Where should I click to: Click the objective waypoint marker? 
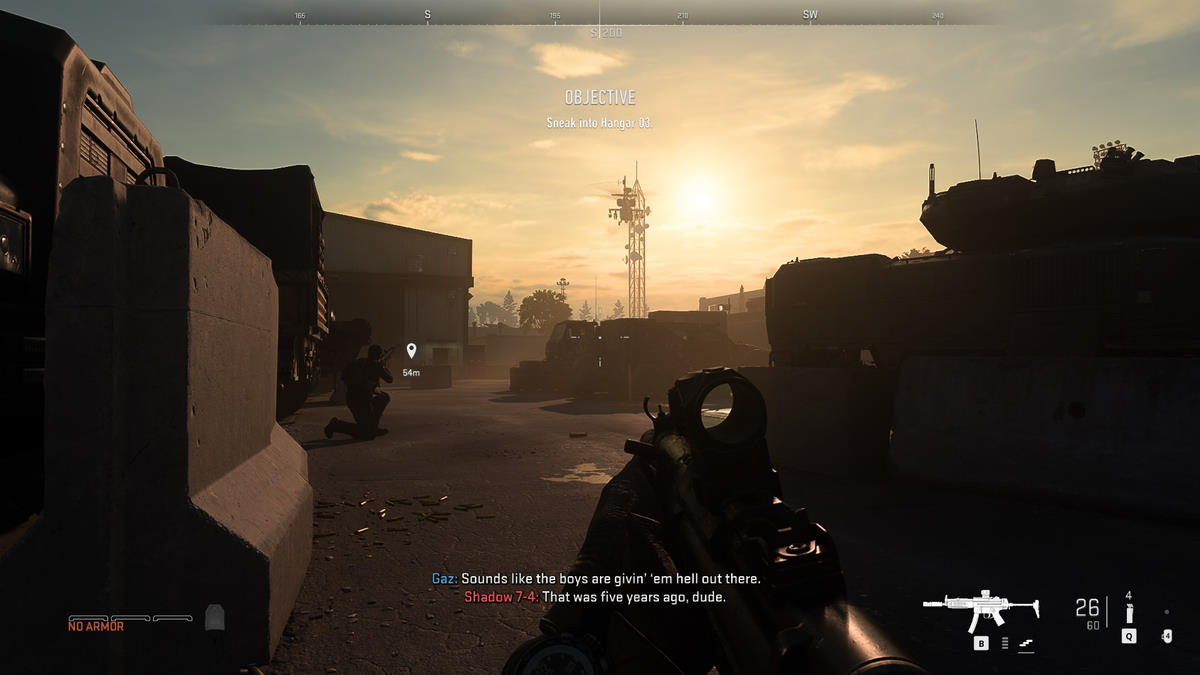click(x=411, y=351)
